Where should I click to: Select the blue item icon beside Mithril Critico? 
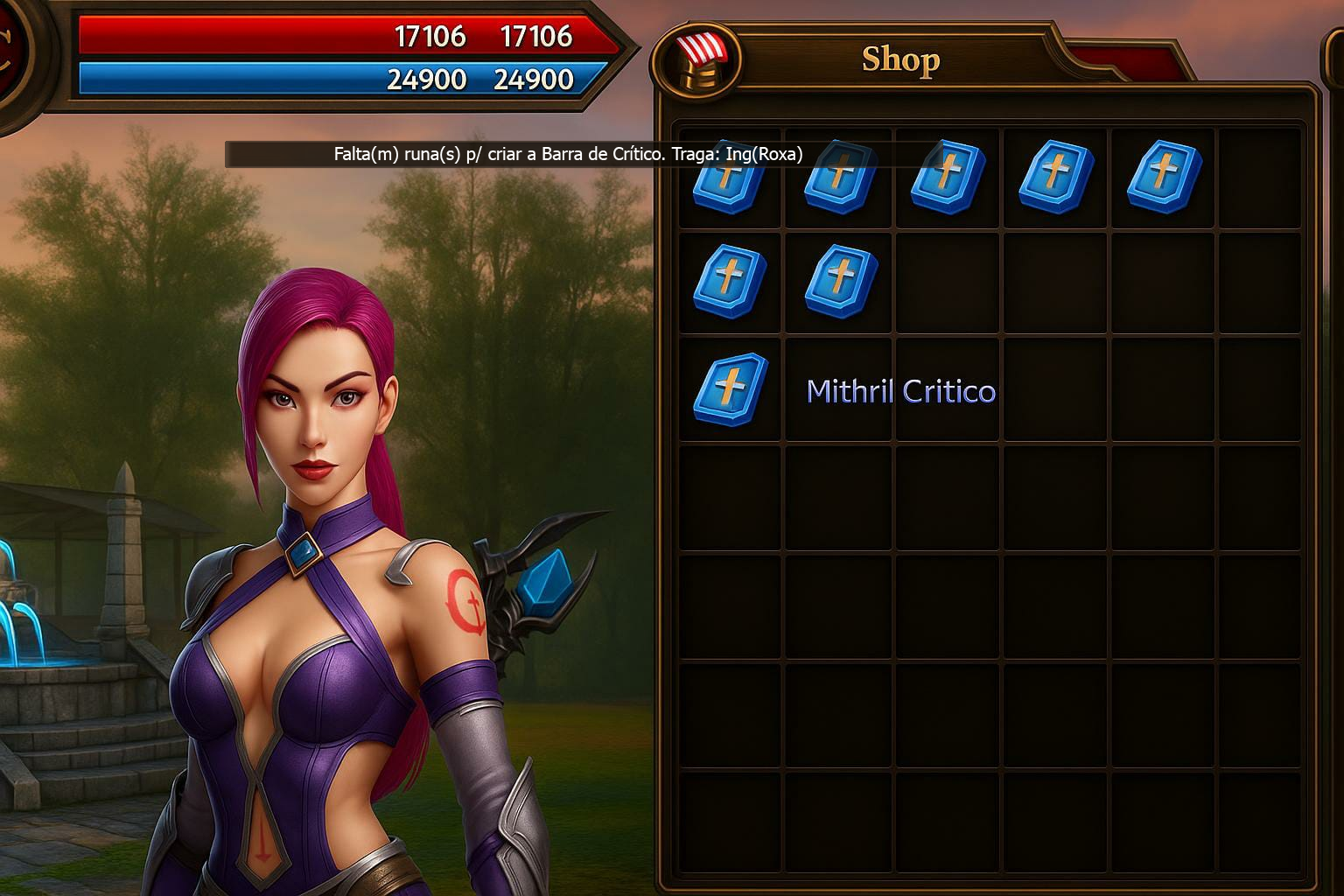click(730, 389)
